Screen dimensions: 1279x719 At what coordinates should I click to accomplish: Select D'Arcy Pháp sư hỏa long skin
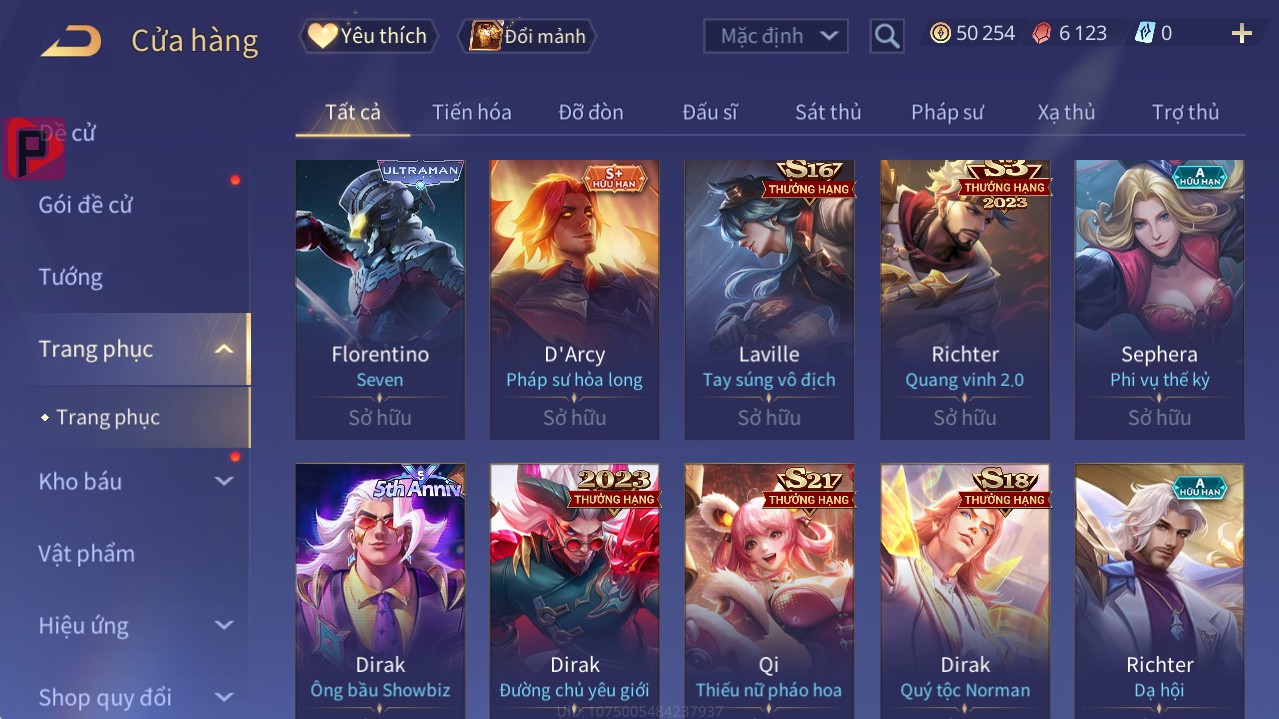[x=574, y=298]
